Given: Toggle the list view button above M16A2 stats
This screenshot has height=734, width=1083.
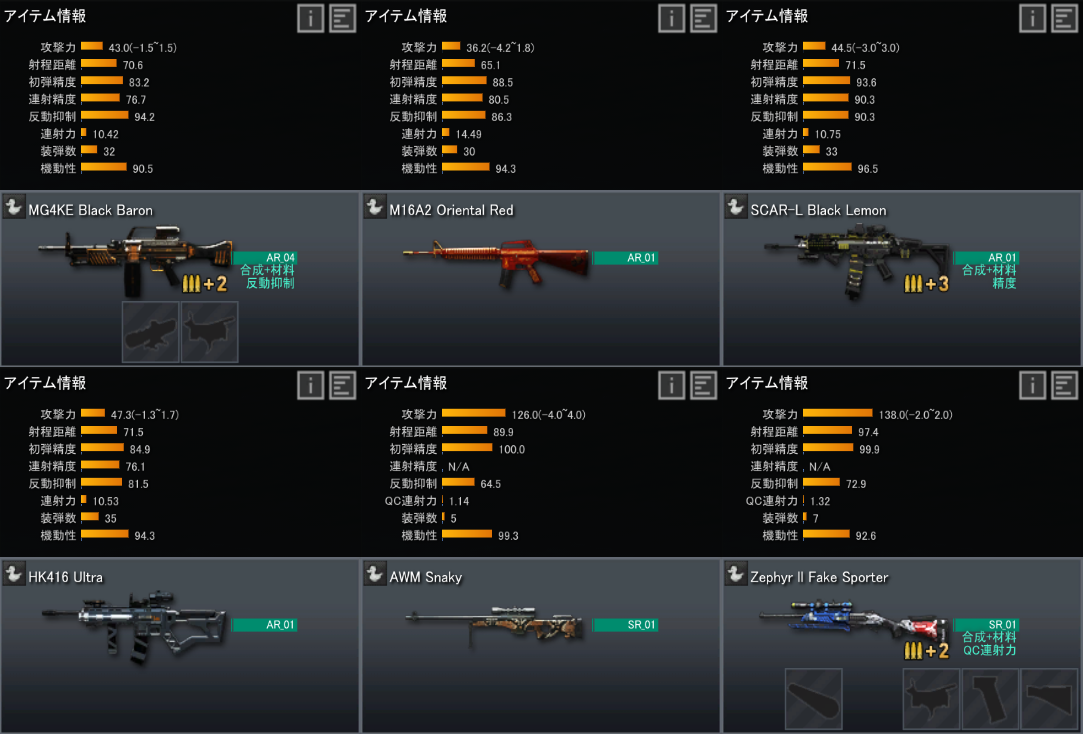Looking at the screenshot, I should (704, 18).
